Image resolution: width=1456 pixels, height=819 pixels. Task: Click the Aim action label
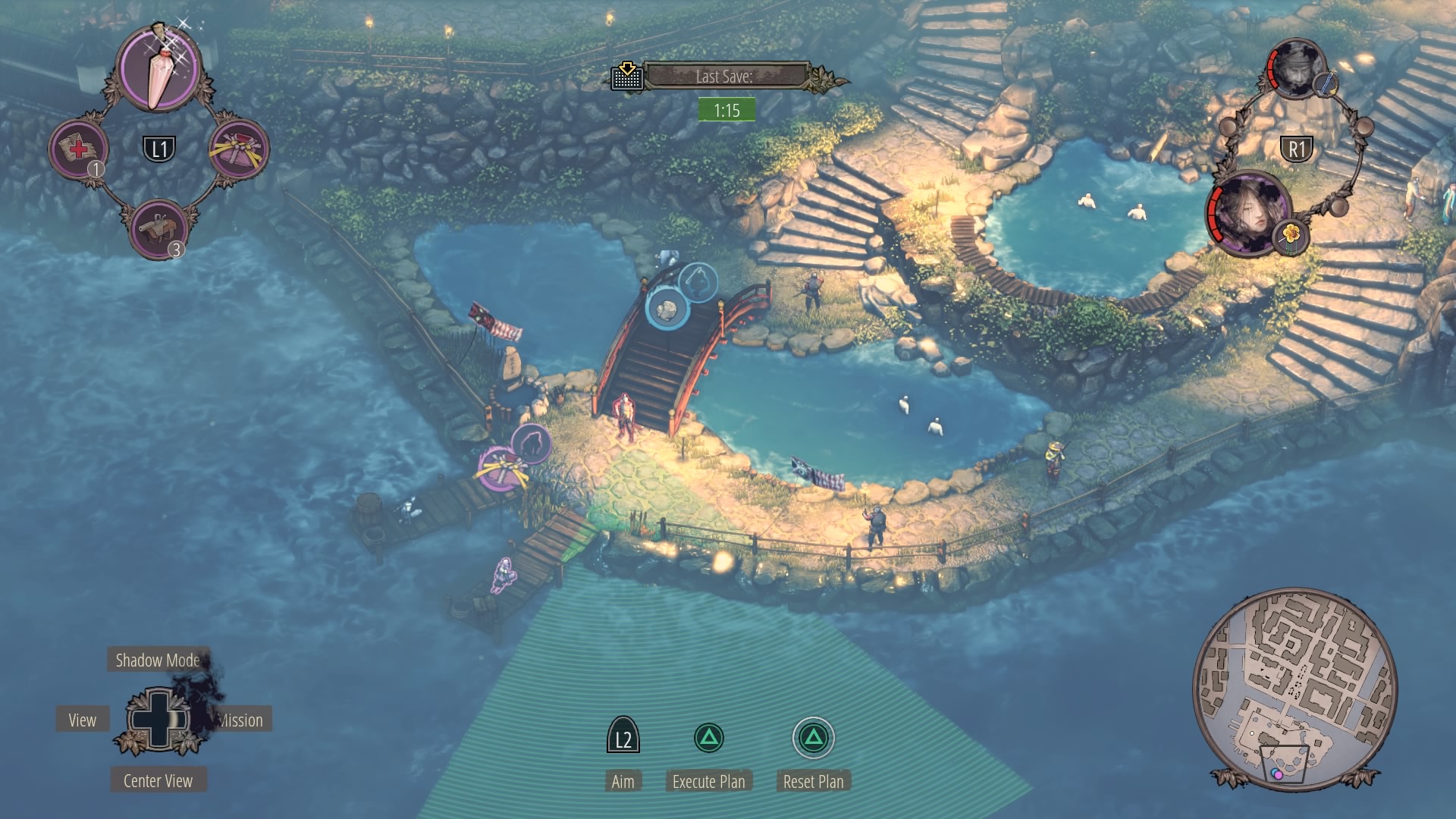tap(623, 782)
